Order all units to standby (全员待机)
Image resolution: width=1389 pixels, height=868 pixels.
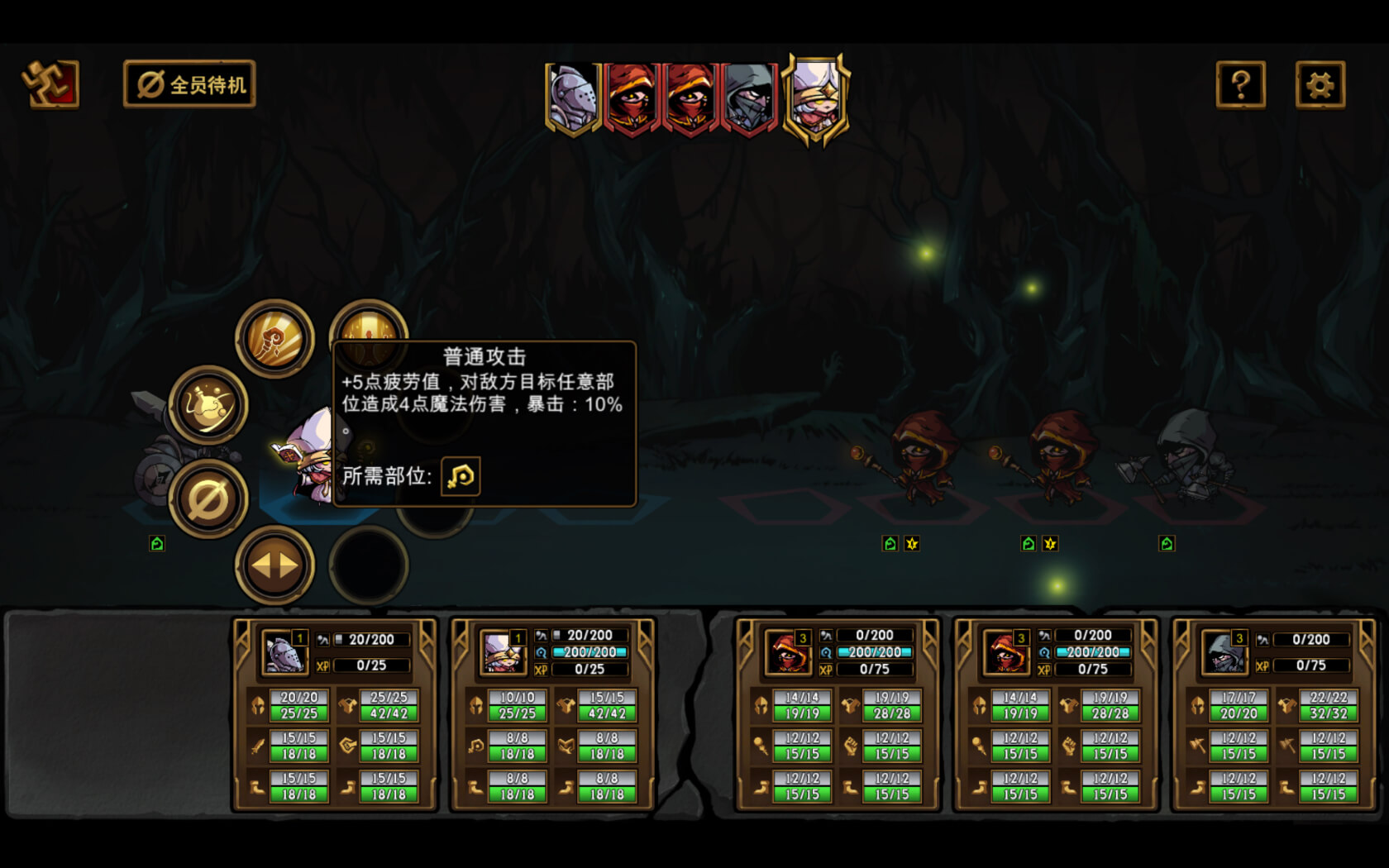[189, 84]
